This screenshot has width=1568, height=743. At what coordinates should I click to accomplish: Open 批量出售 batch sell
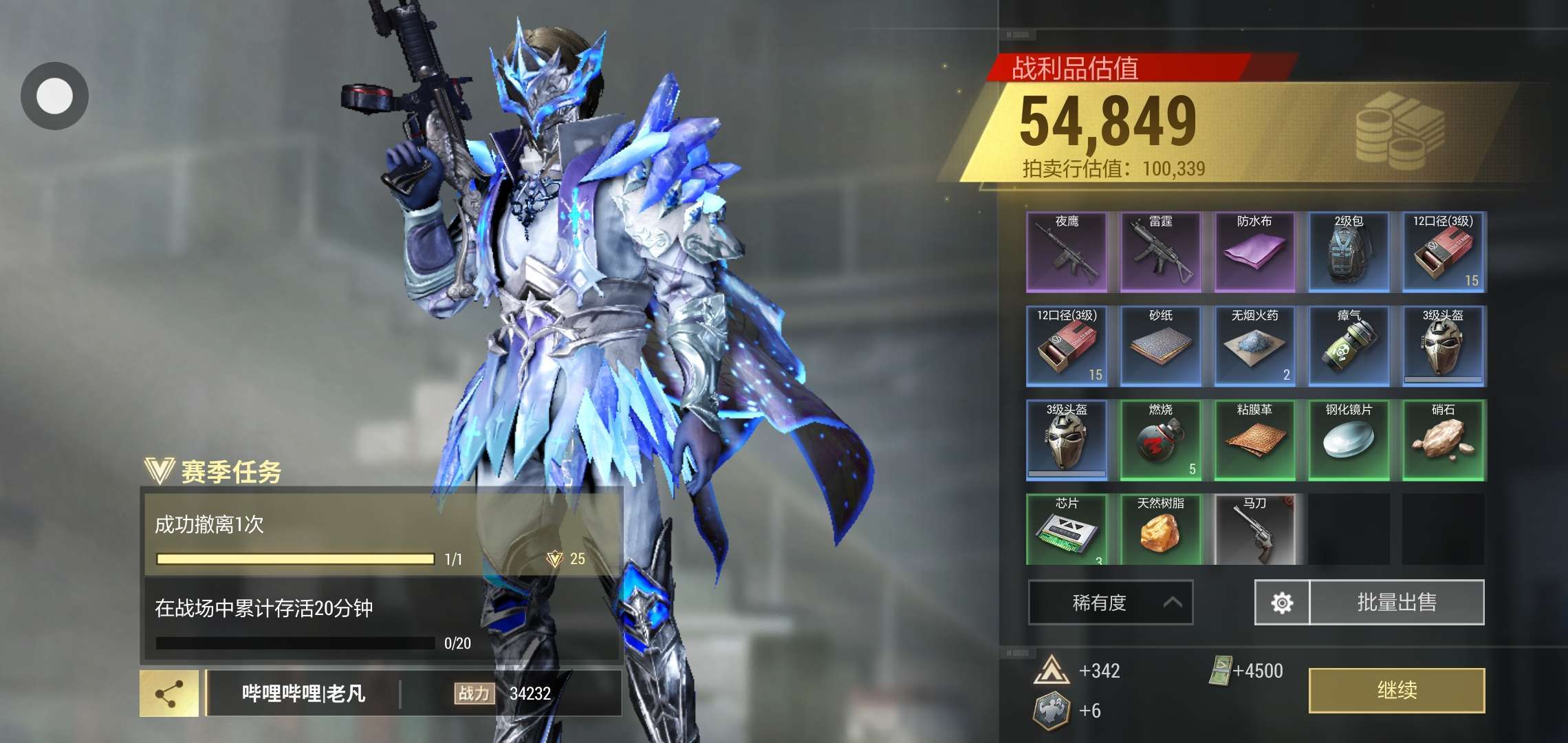(1397, 603)
